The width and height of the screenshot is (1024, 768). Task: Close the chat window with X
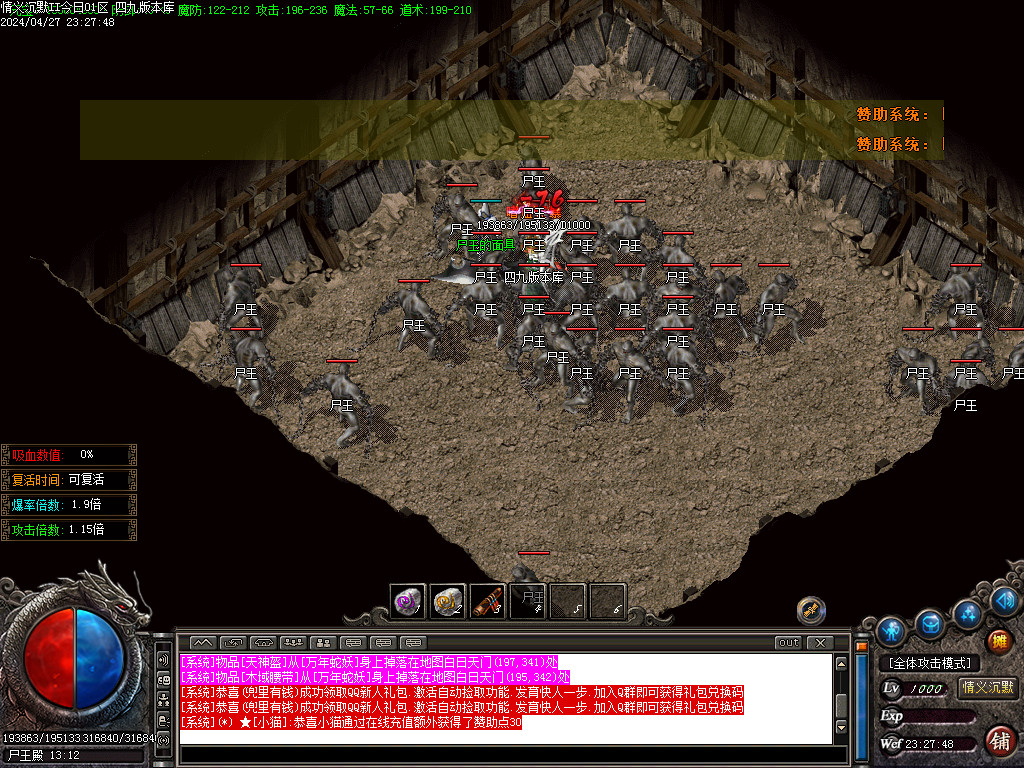[x=819, y=642]
